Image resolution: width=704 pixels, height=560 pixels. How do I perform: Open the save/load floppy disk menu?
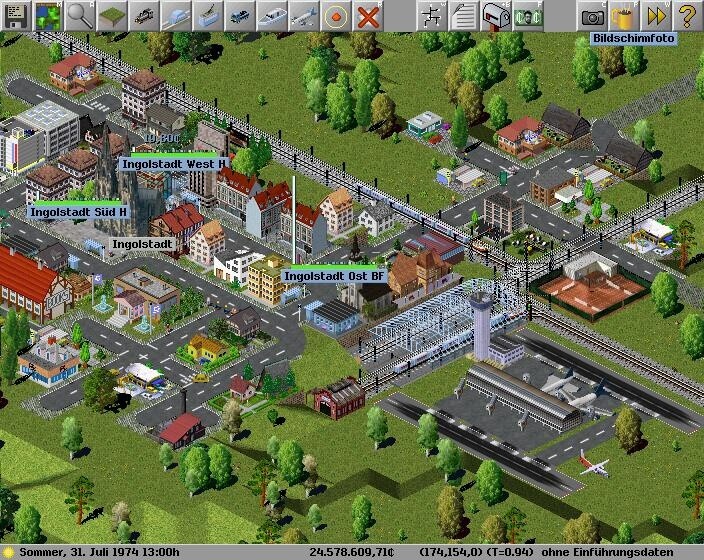click(x=16, y=15)
